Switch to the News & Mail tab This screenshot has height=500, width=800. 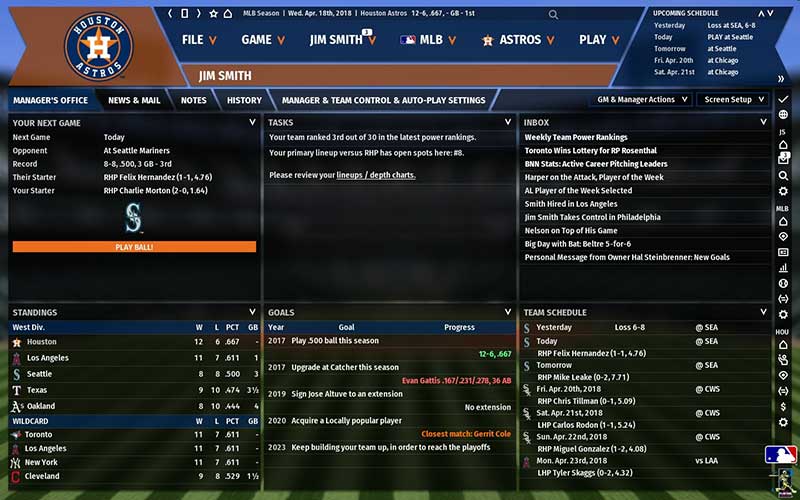tap(134, 100)
